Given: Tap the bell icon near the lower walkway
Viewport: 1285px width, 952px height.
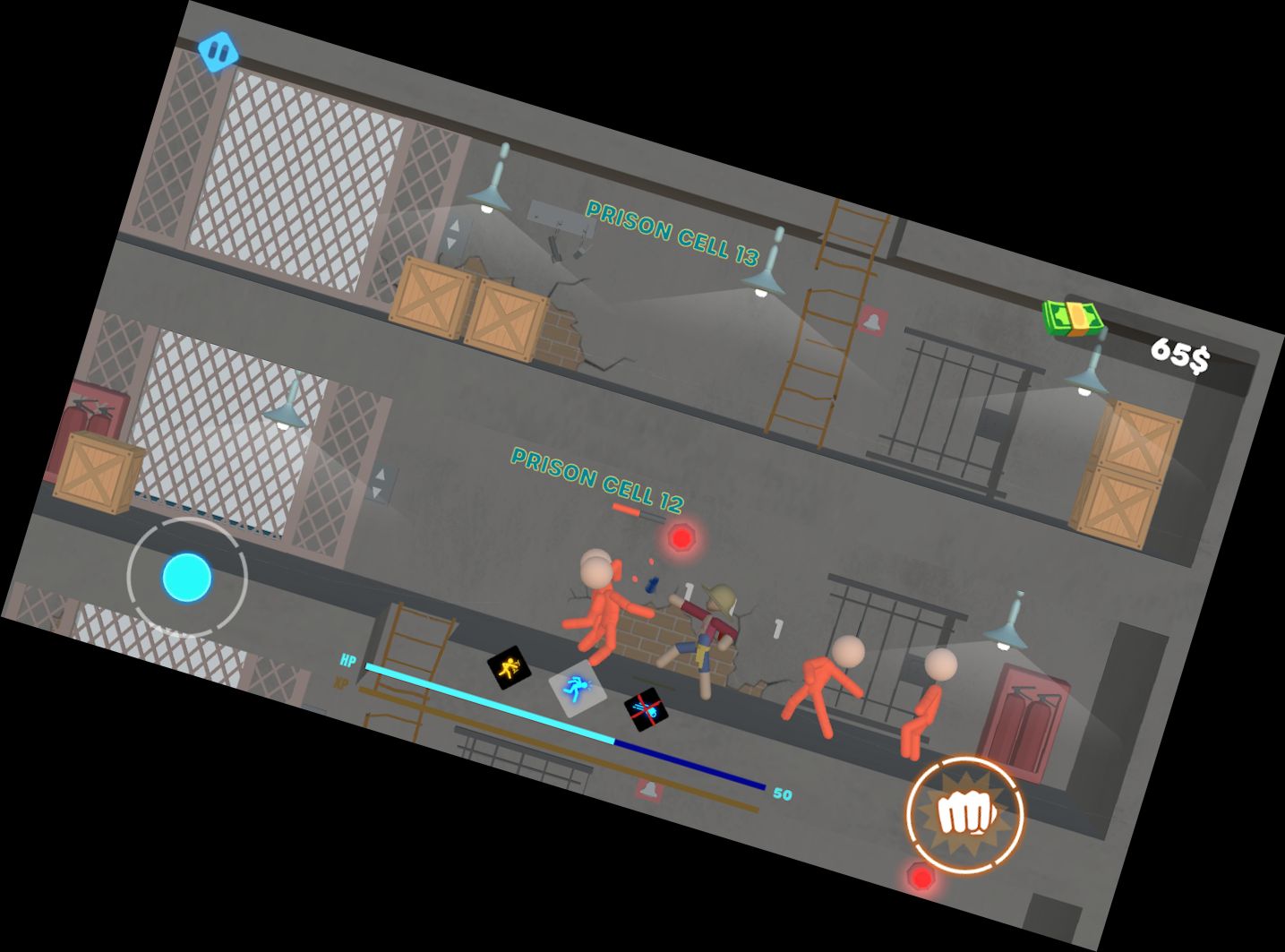Looking at the screenshot, I should coord(647,788).
